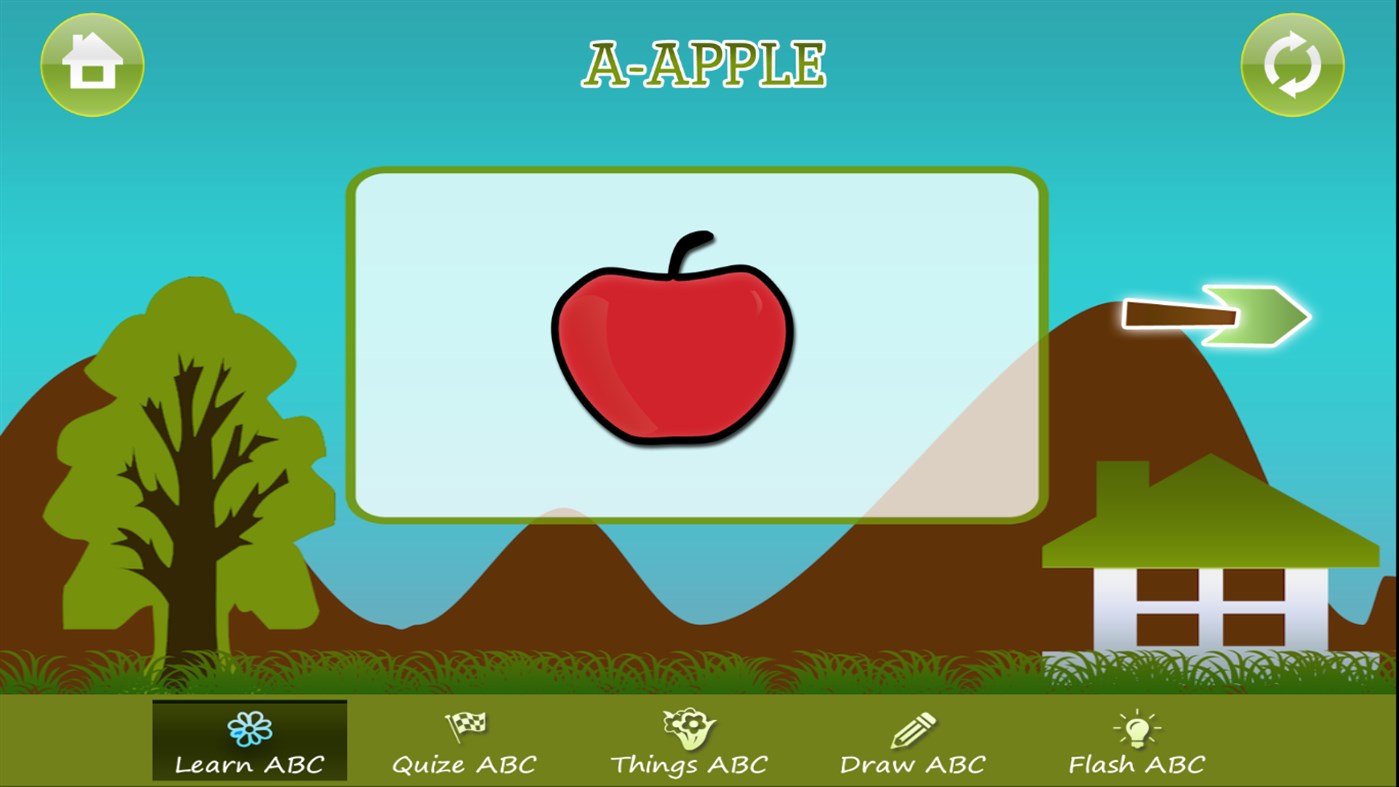Image resolution: width=1399 pixels, height=787 pixels.
Task: Click the home icon at top left
Action: (92, 64)
